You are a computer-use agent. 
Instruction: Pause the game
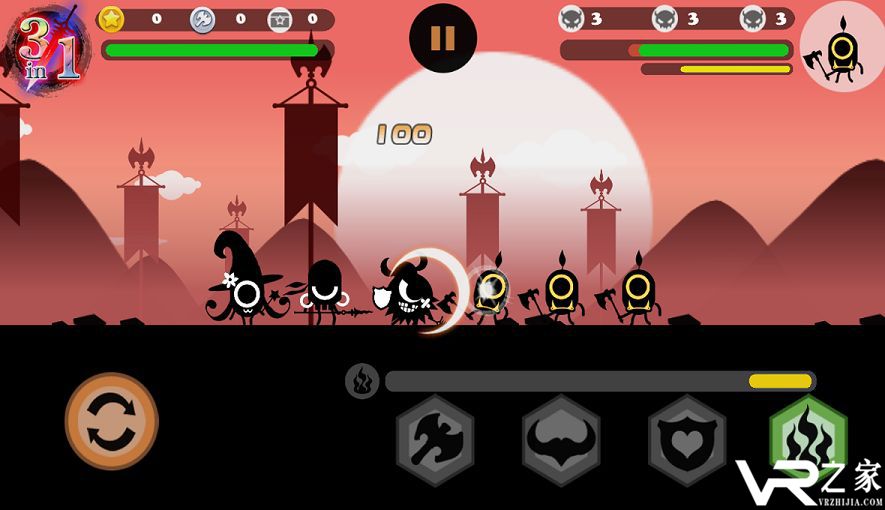442,39
